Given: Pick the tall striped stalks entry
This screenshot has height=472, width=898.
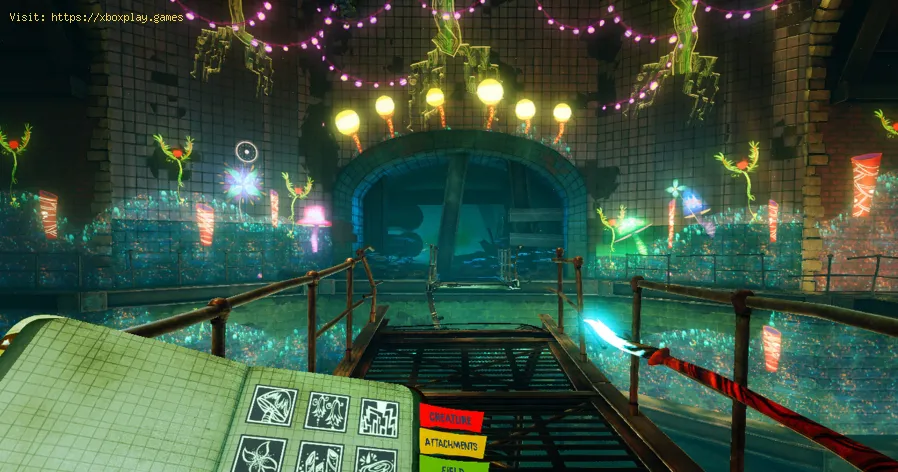Looking at the screenshot, I should pyautogui.click(x=320, y=459).
